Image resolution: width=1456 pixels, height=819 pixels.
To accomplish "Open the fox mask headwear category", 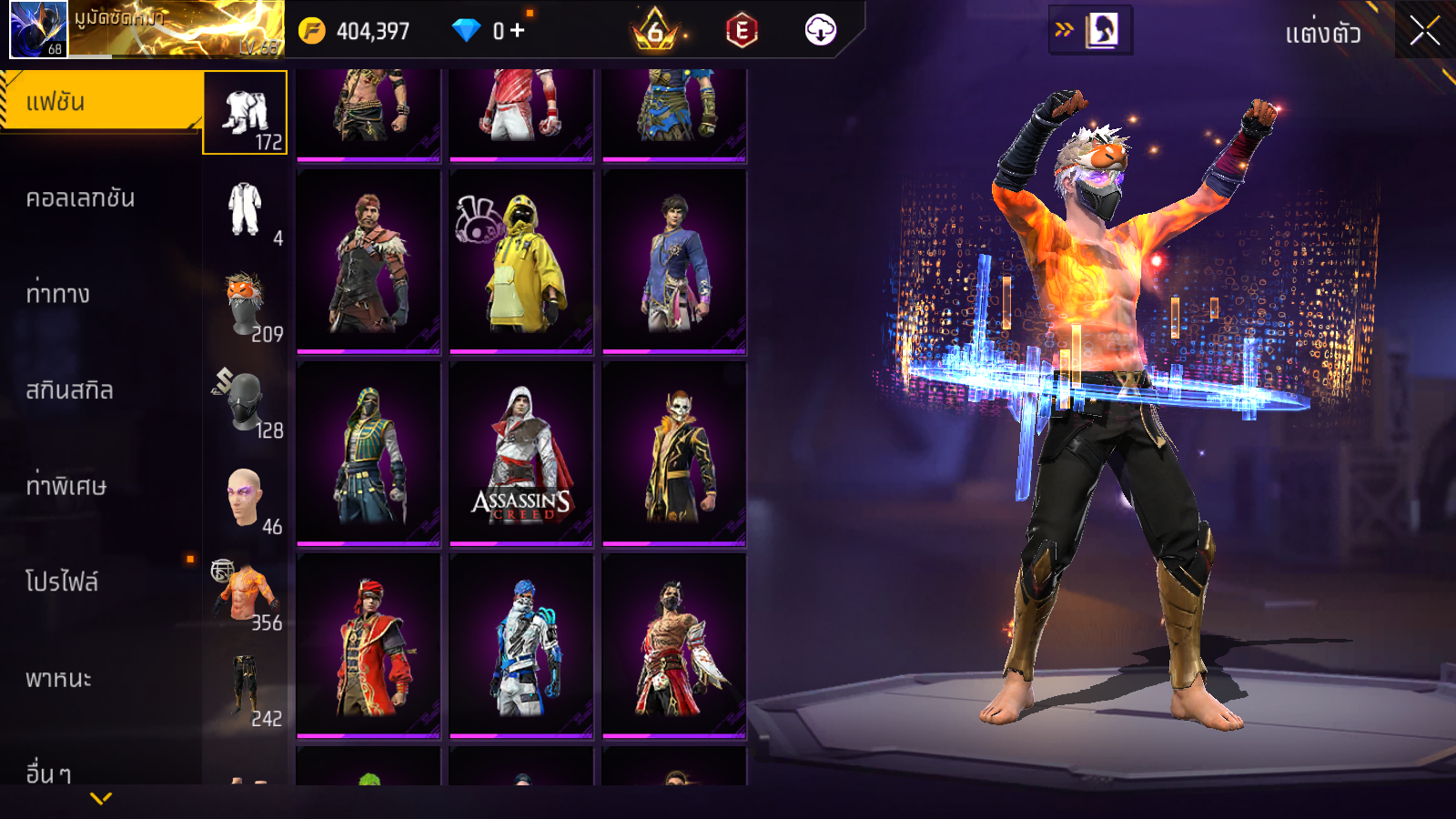I will click(x=245, y=305).
